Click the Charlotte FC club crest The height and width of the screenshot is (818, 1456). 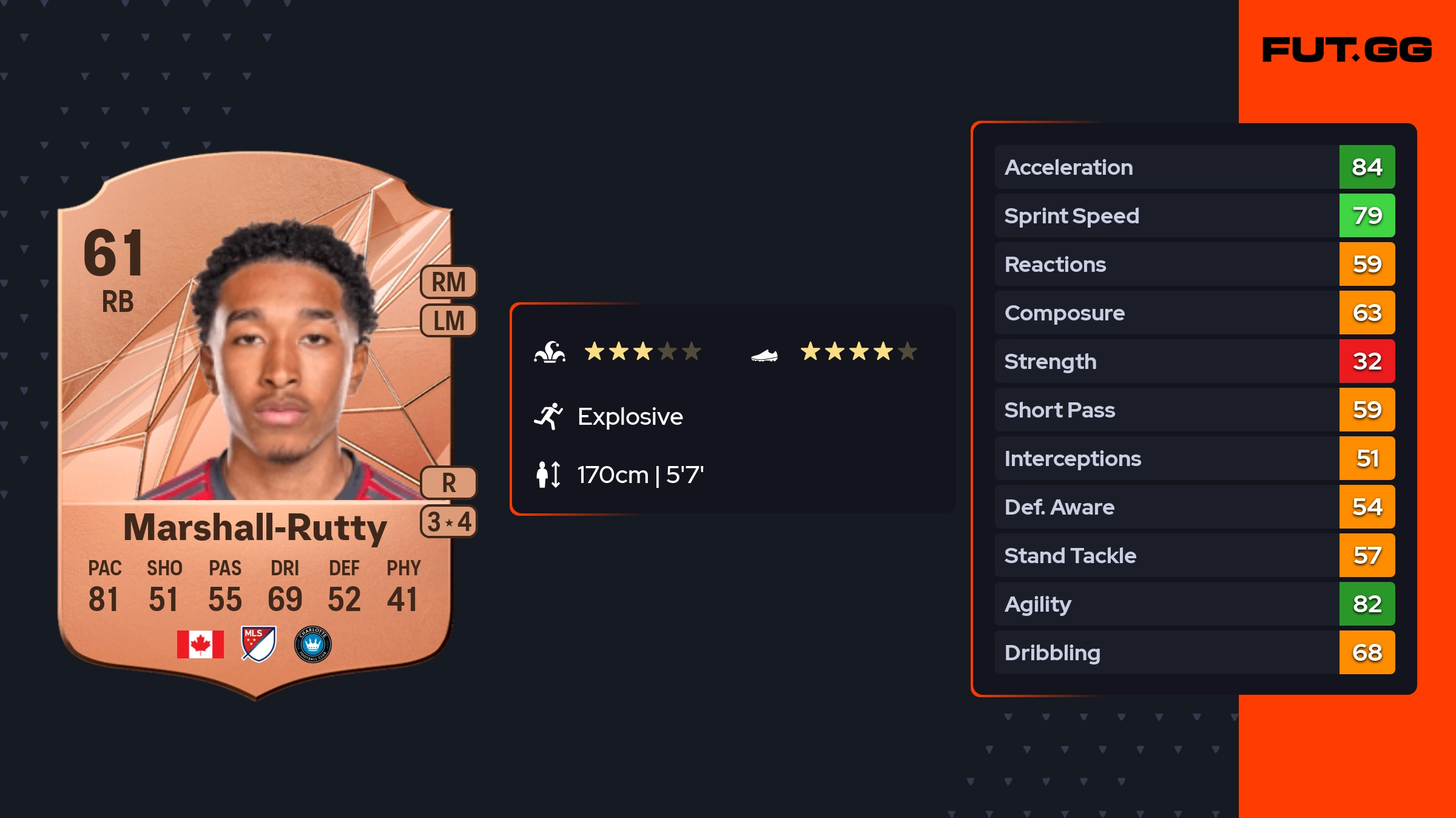[312, 644]
